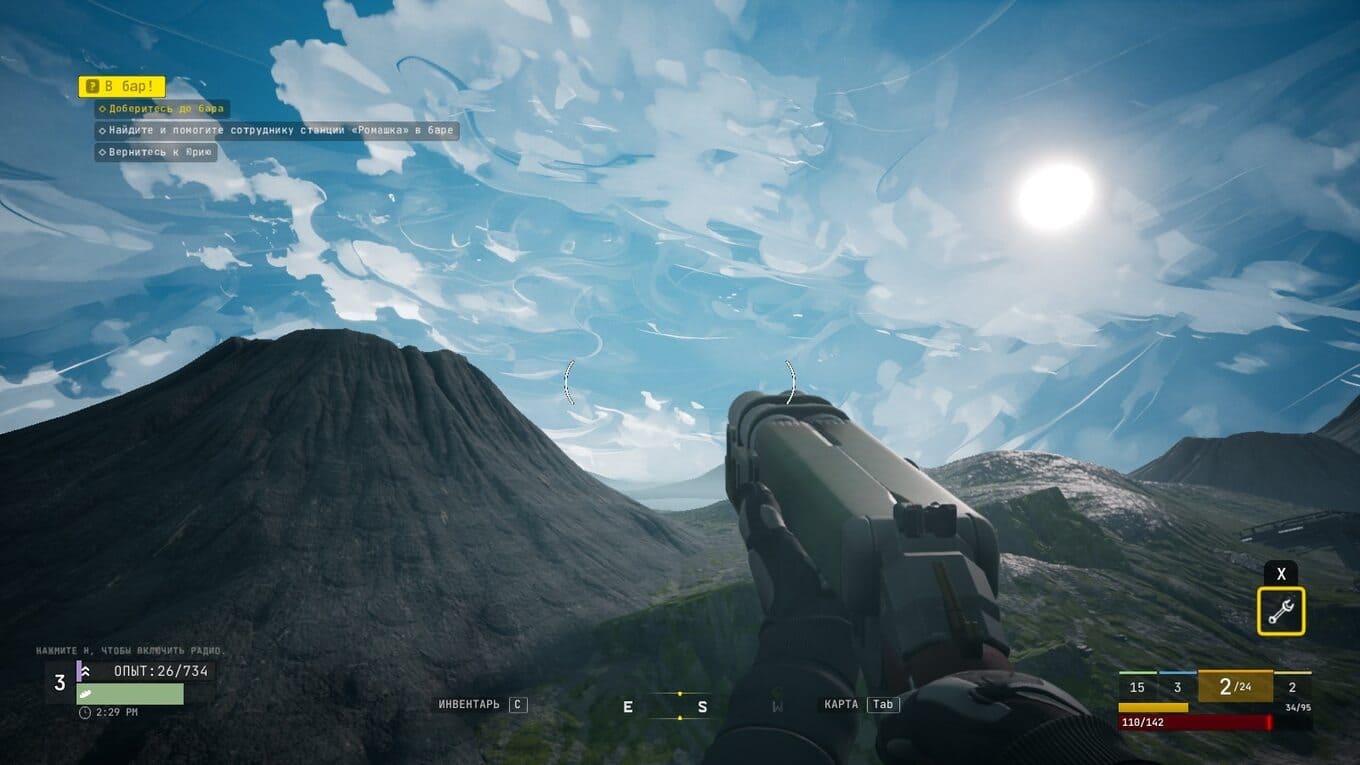Select the "Вернитесь к Ярию" objective
The image size is (1360, 765).
click(x=156, y=153)
